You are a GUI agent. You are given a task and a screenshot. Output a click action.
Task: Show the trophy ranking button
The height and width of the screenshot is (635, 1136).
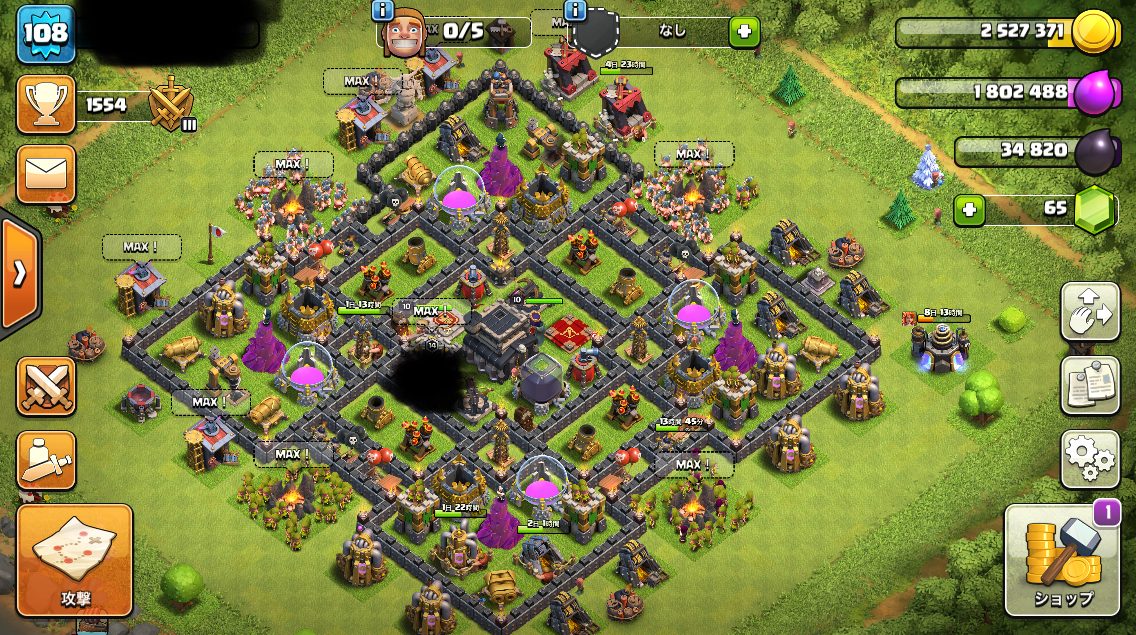(46, 104)
